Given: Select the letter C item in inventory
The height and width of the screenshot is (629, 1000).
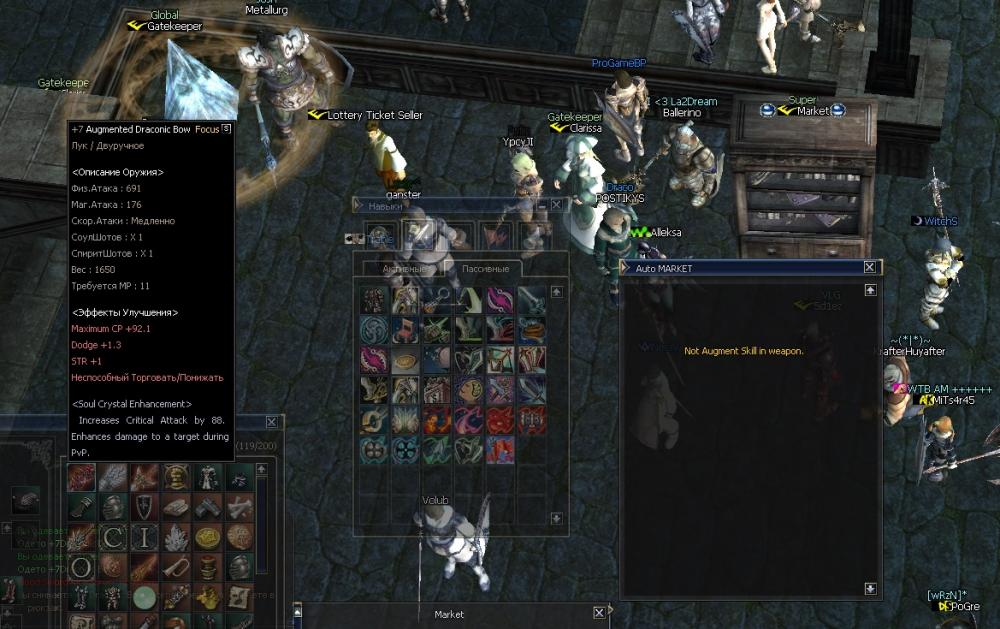Looking at the screenshot, I should pyautogui.click(x=111, y=537).
